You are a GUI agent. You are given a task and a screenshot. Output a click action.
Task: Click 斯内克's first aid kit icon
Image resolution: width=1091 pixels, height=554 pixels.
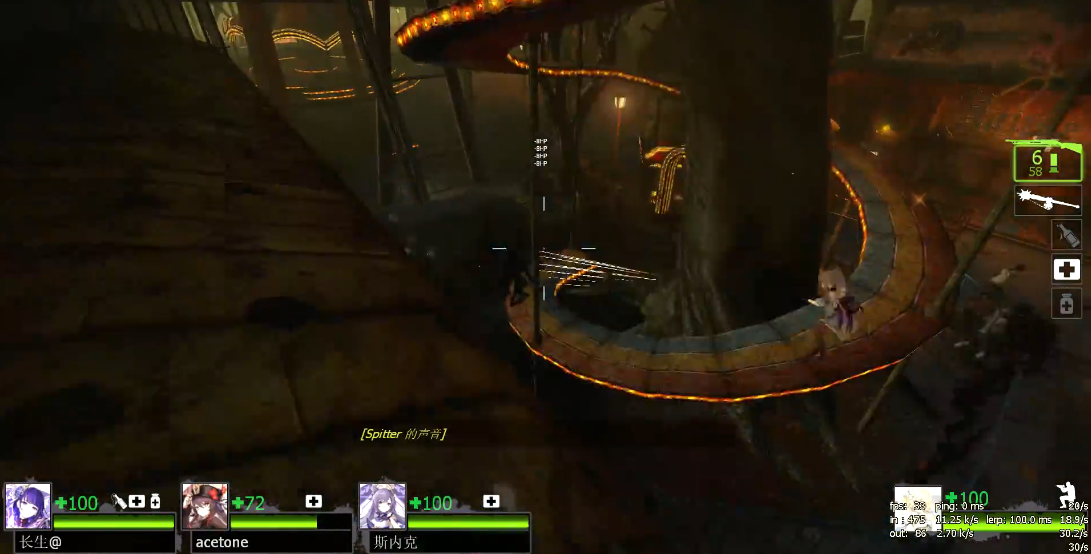(x=491, y=502)
